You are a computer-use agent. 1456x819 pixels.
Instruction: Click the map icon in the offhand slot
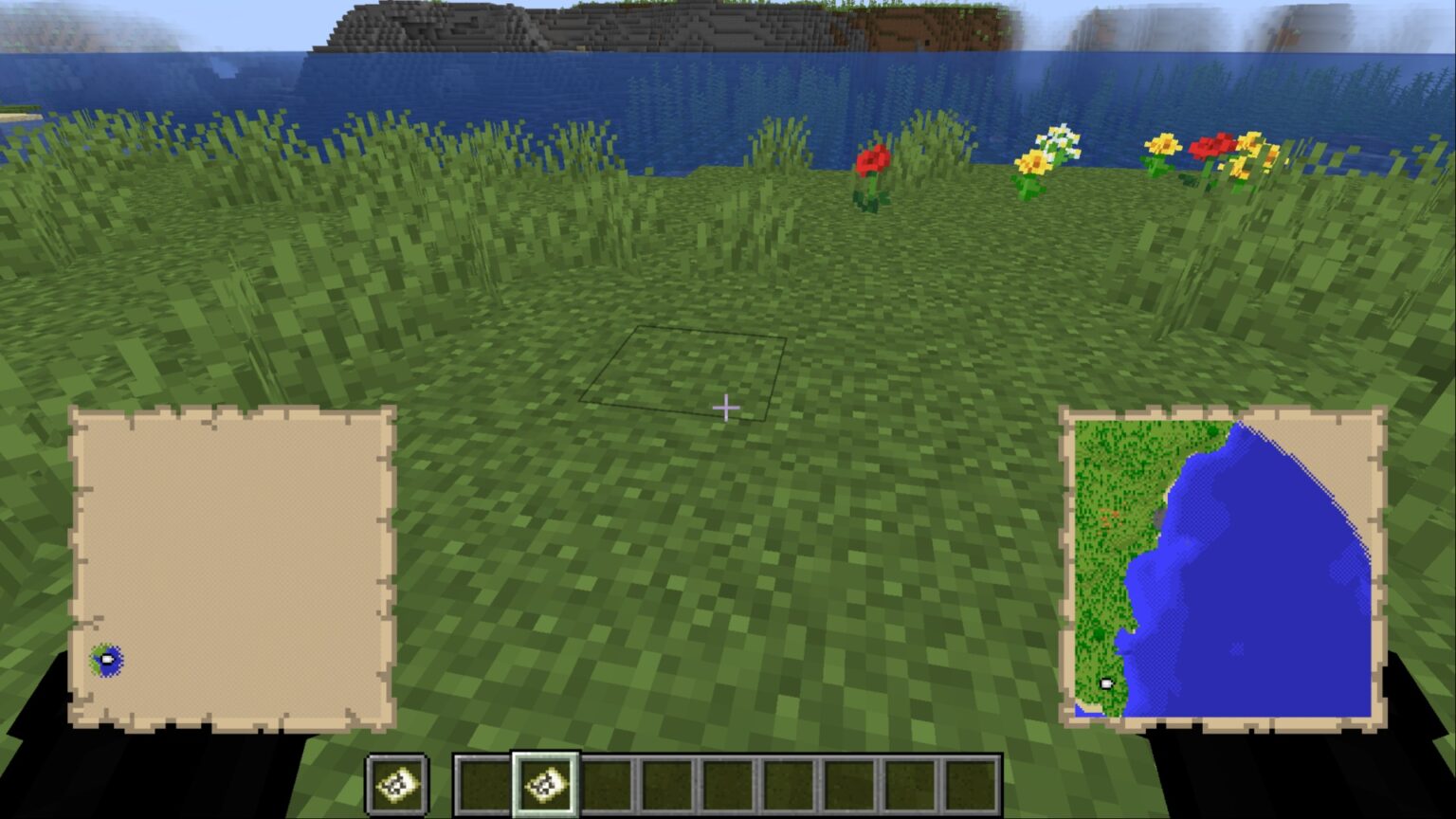[x=399, y=783]
